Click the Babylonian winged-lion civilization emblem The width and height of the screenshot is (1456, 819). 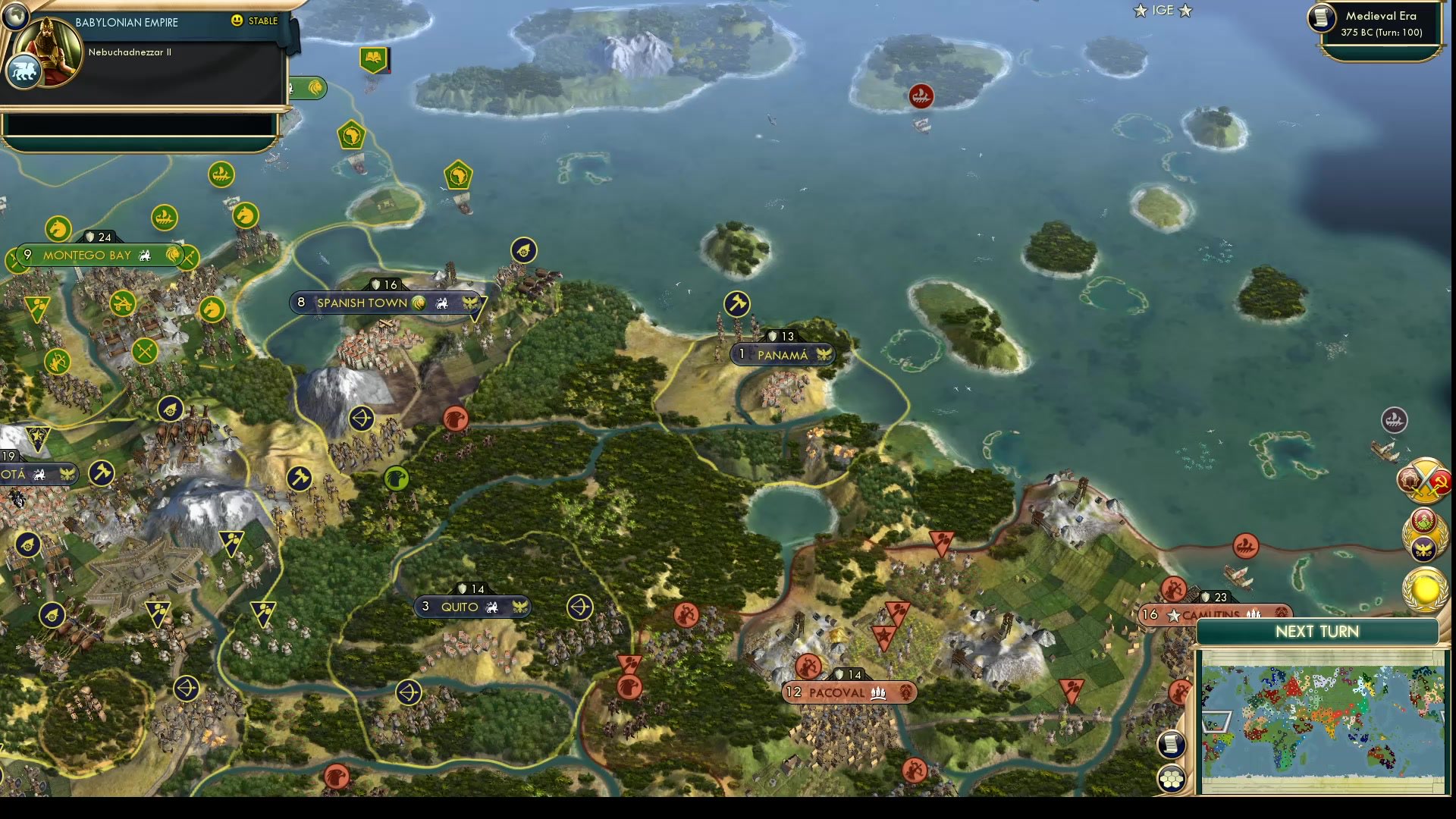24,72
